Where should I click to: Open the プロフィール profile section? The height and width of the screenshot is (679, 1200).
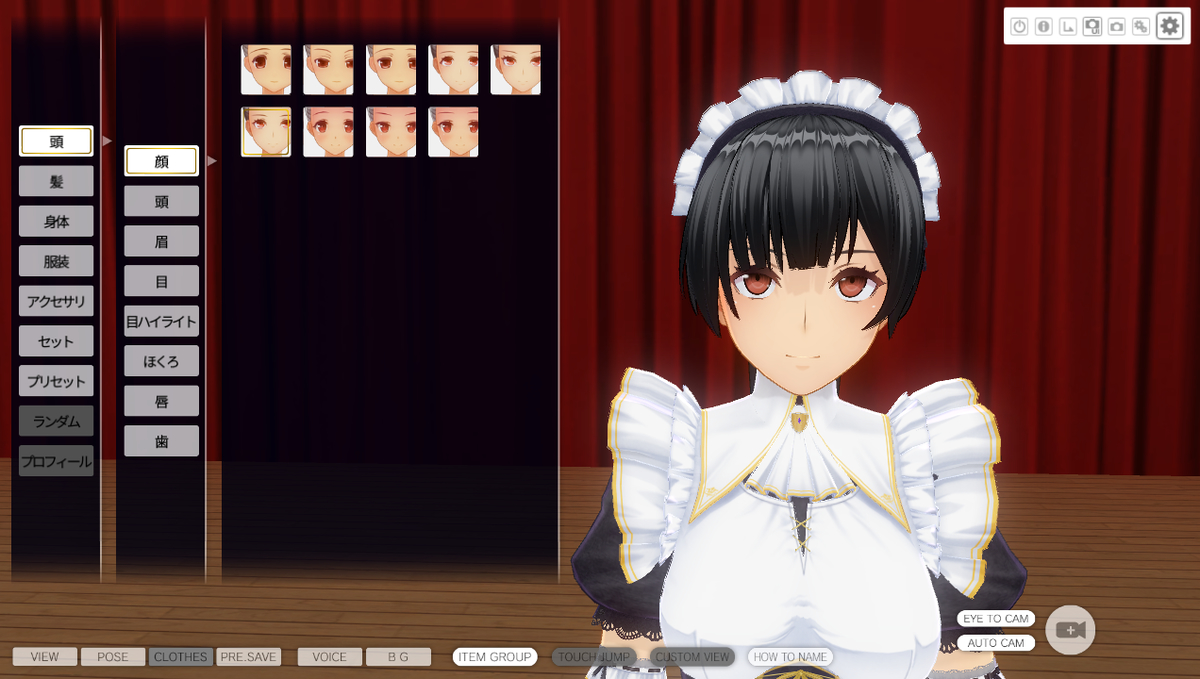point(56,461)
